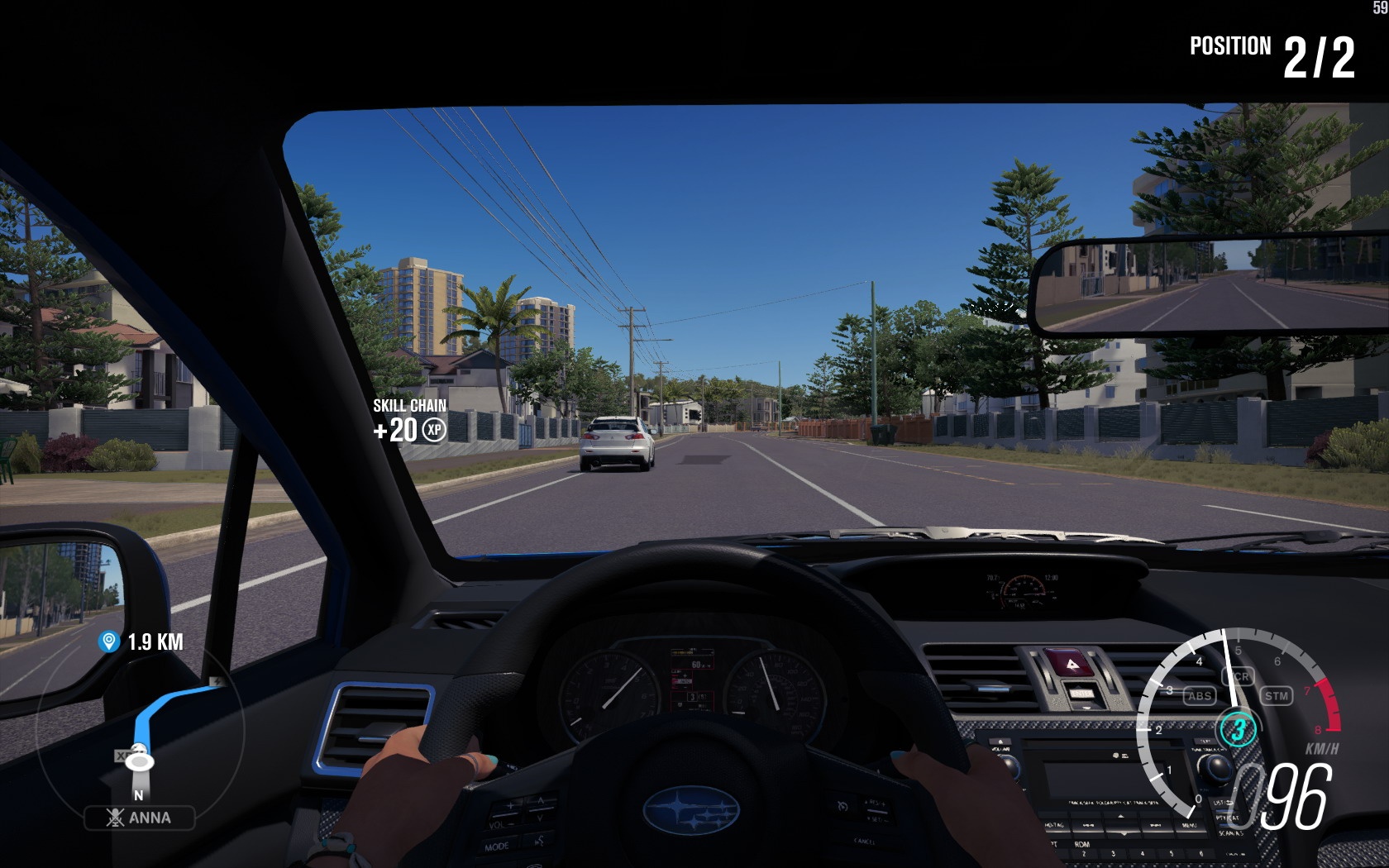The image size is (1389, 868).
Task: Toggle the ABS indicator on the tachometer
Action: pyautogui.click(x=1199, y=696)
